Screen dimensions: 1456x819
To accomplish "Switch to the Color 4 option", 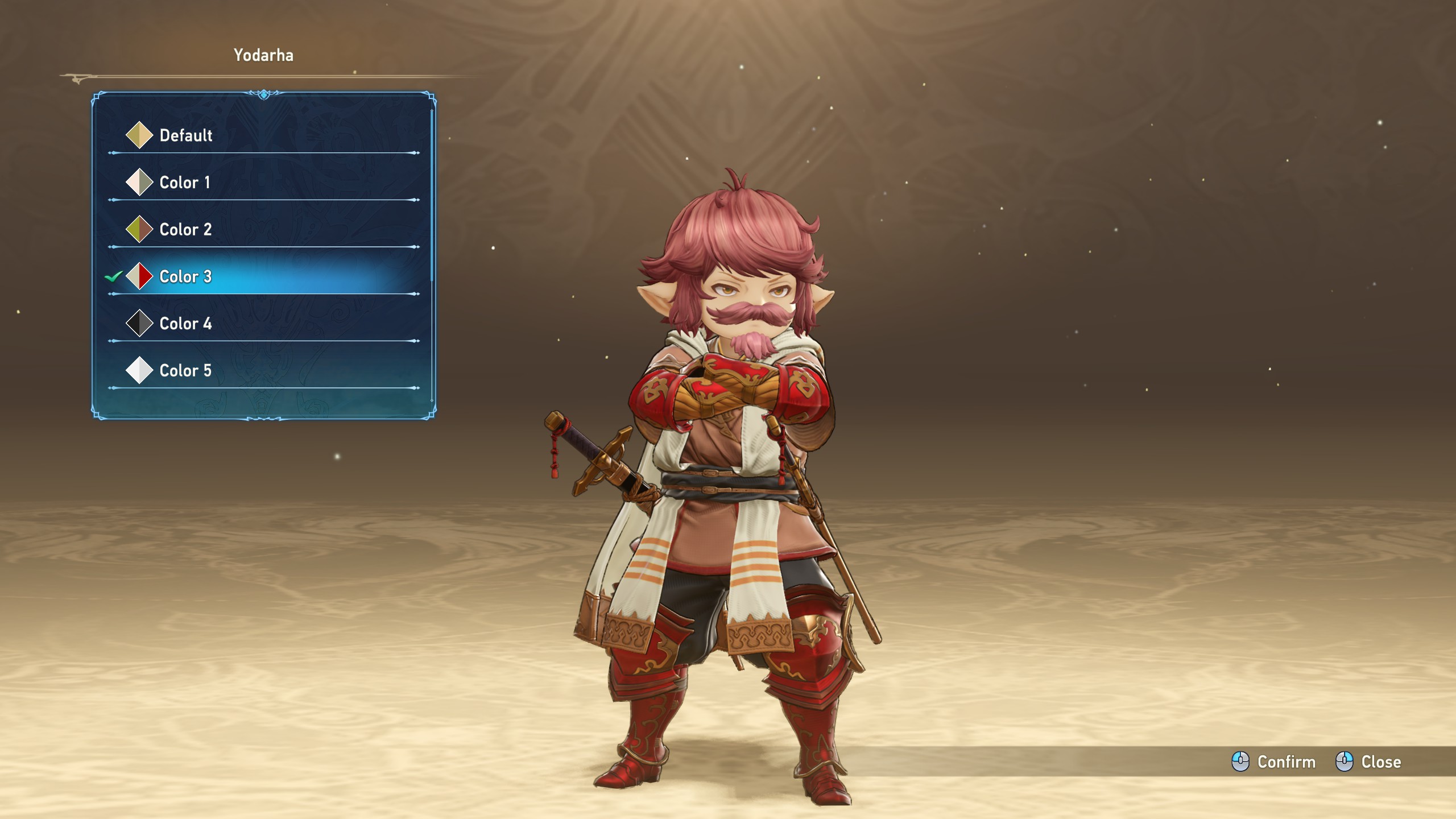I will pyautogui.click(x=185, y=324).
